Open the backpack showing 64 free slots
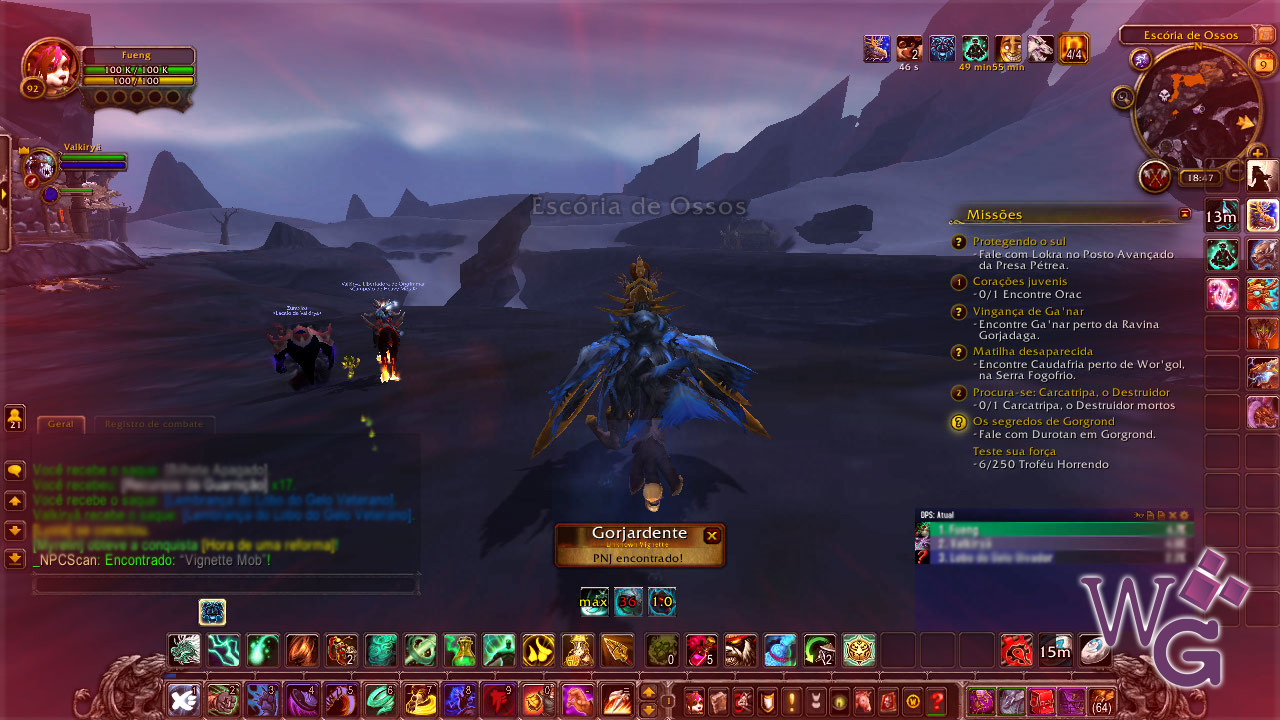 pyautogui.click(x=1101, y=700)
